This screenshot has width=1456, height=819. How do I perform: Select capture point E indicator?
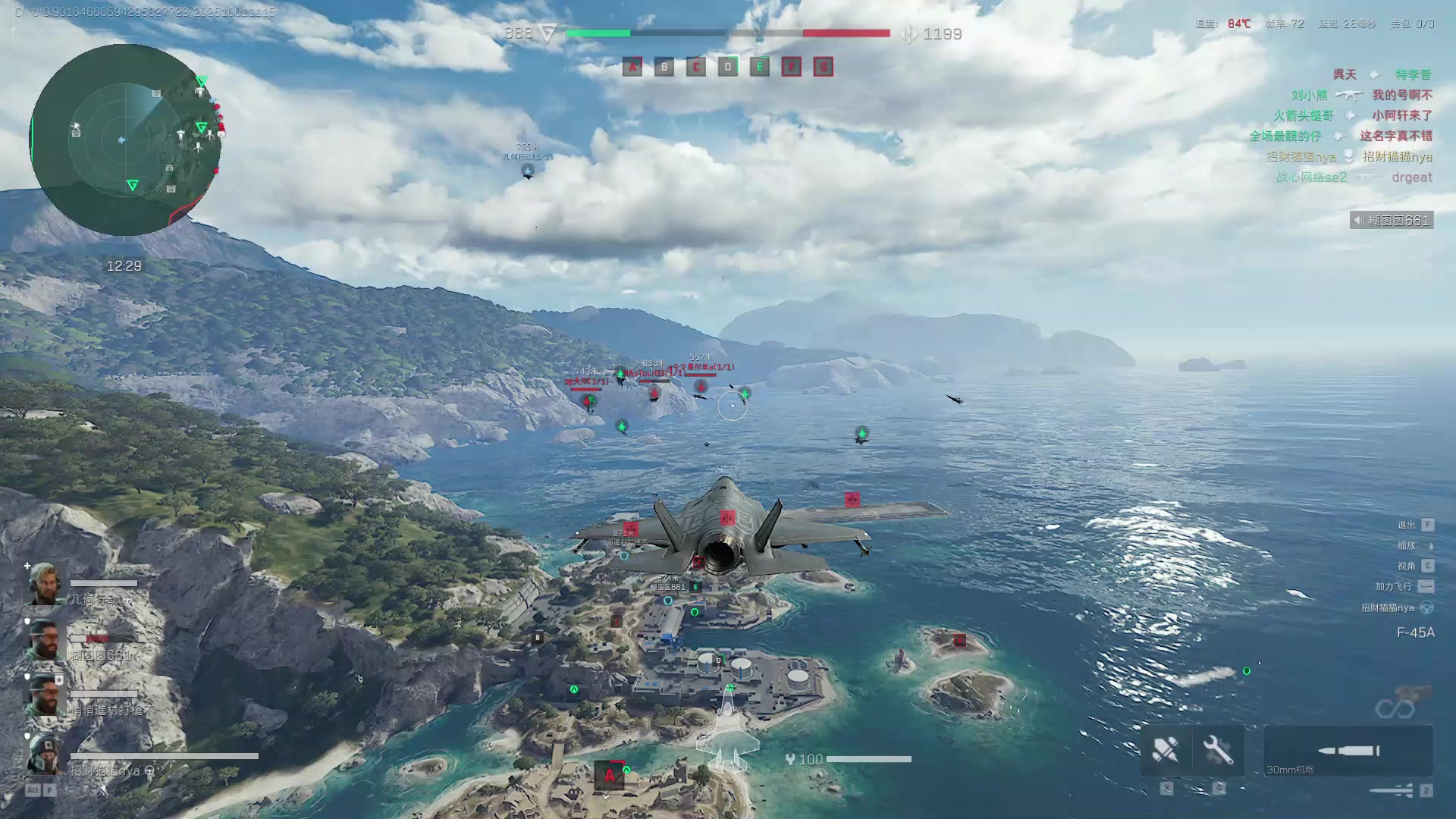tap(759, 67)
